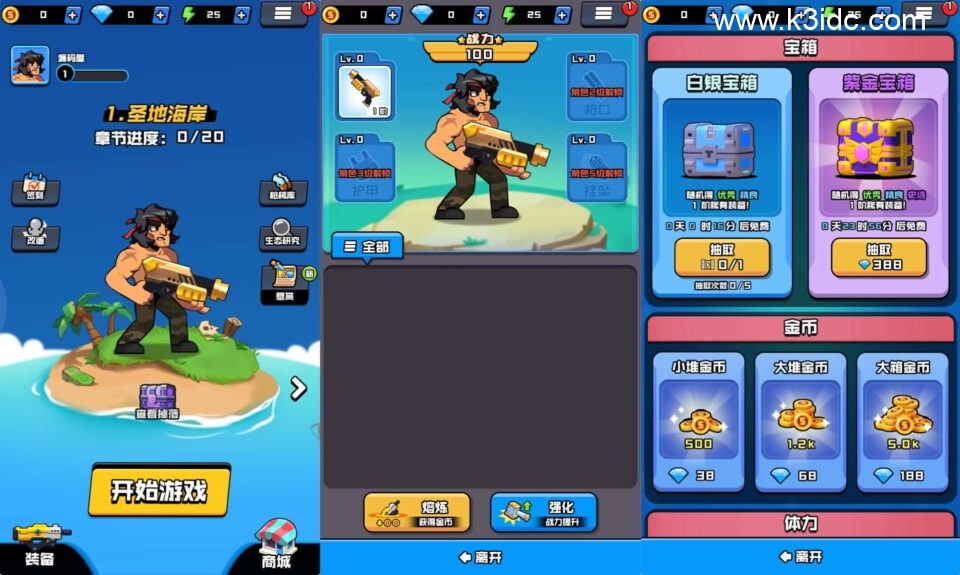This screenshot has width=960, height=575.
Task: Choose the 全部 filter tab
Action: pos(367,246)
